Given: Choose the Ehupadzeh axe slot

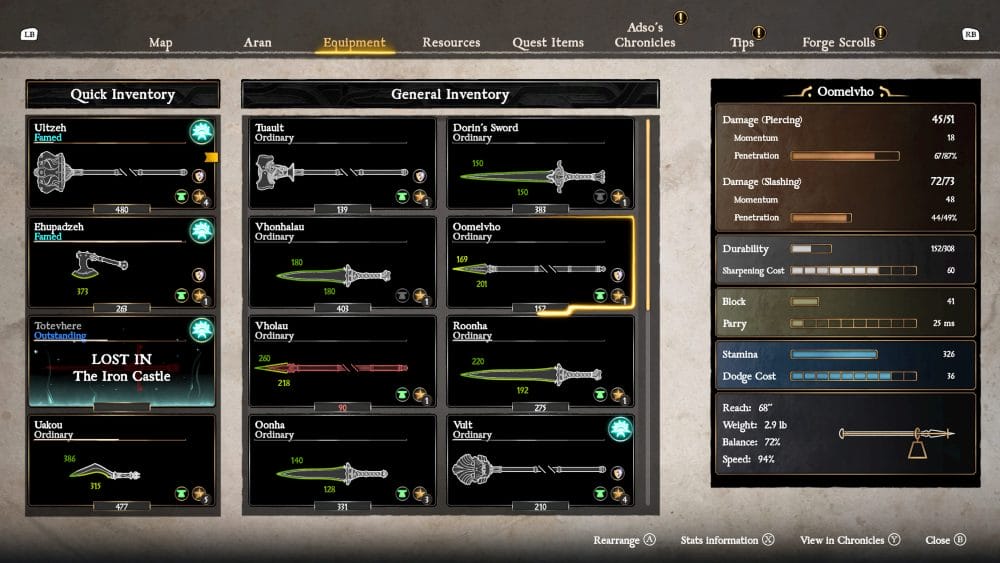Looking at the screenshot, I should coord(122,264).
